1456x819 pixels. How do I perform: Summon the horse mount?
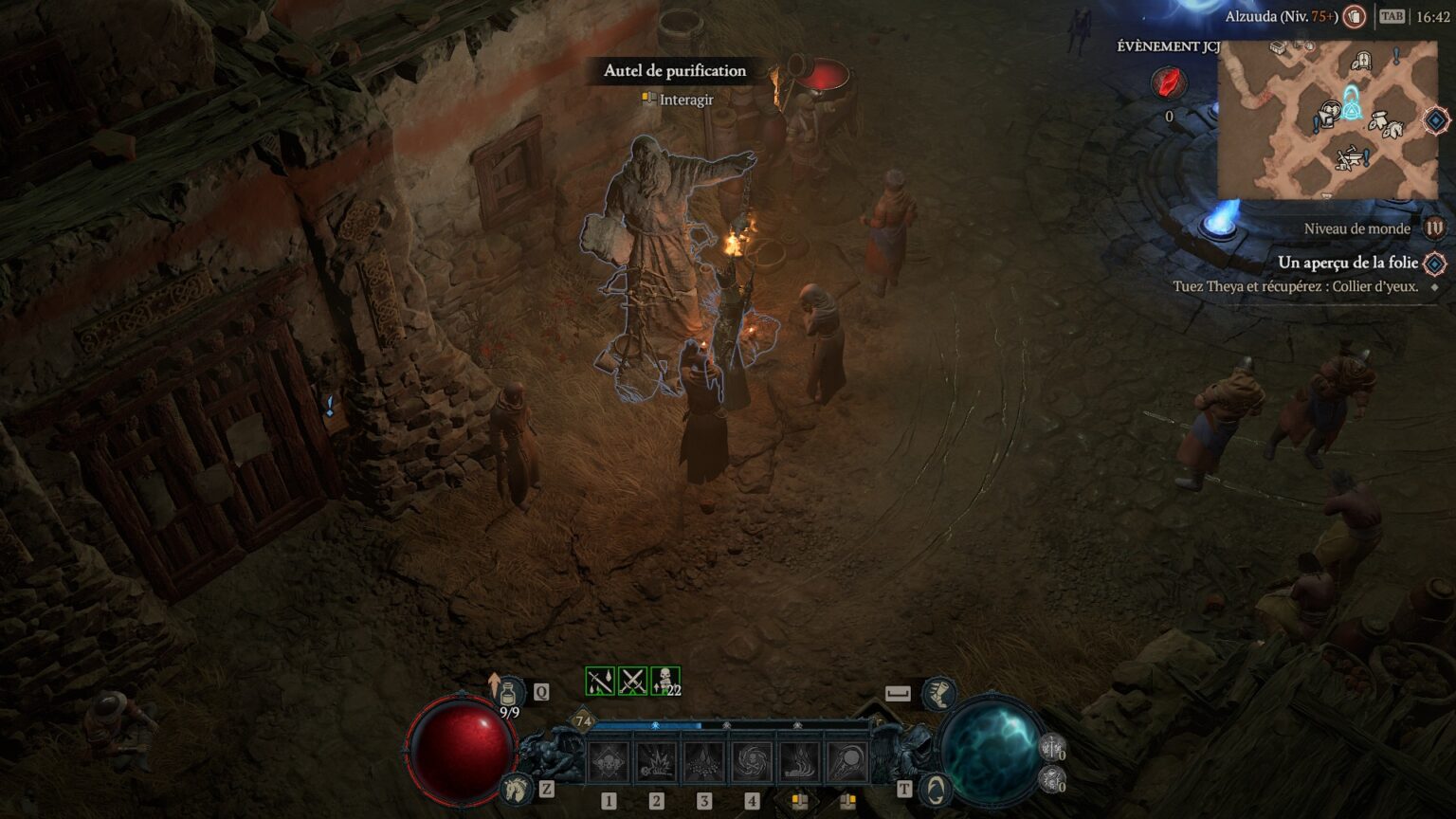pyautogui.click(x=516, y=787)
